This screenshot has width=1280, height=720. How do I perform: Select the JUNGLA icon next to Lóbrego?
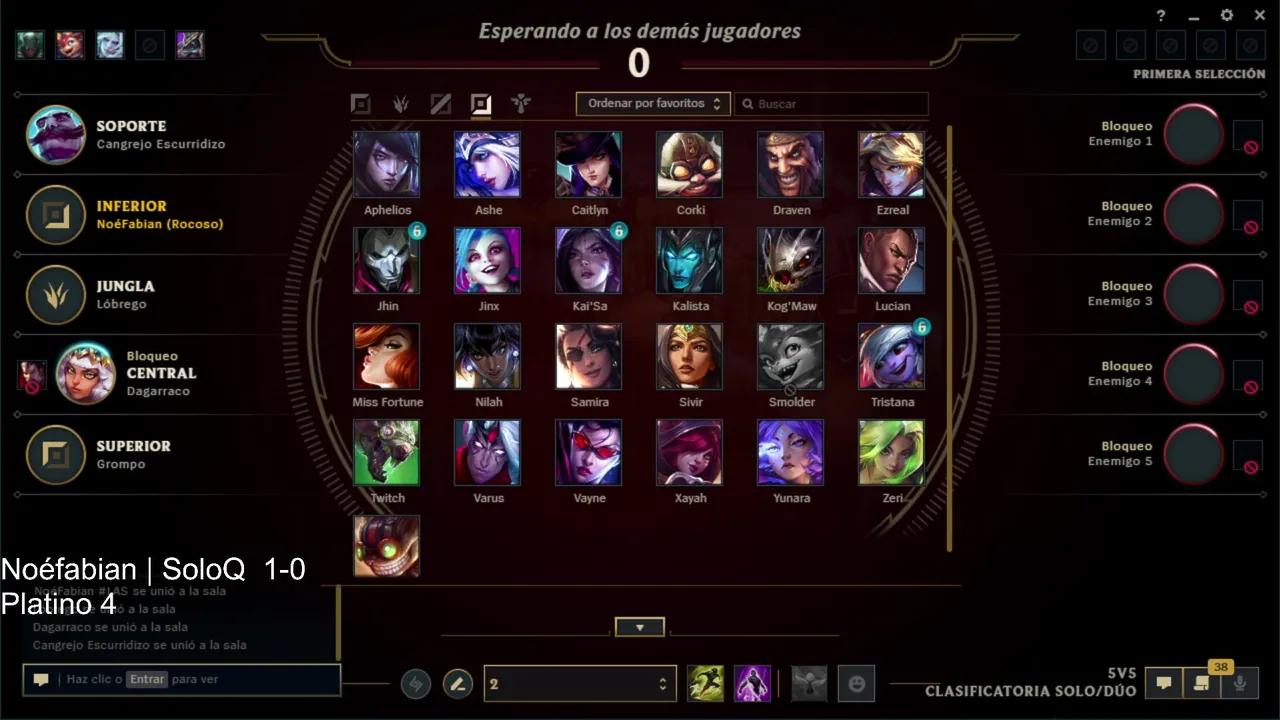click(x=55, y=295)
